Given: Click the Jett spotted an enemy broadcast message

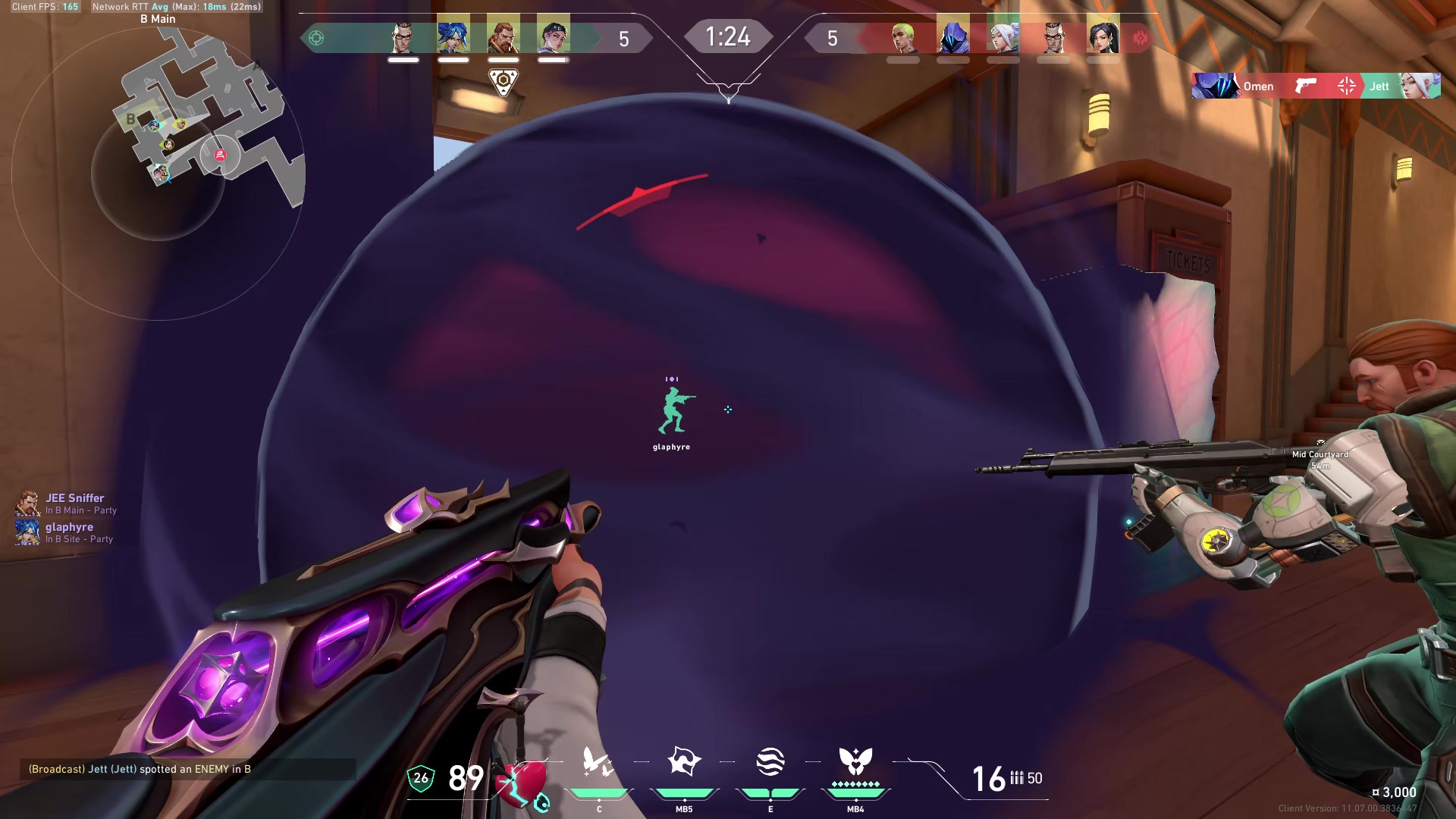Looking at the screenshot, I should [x=140, y=769].
